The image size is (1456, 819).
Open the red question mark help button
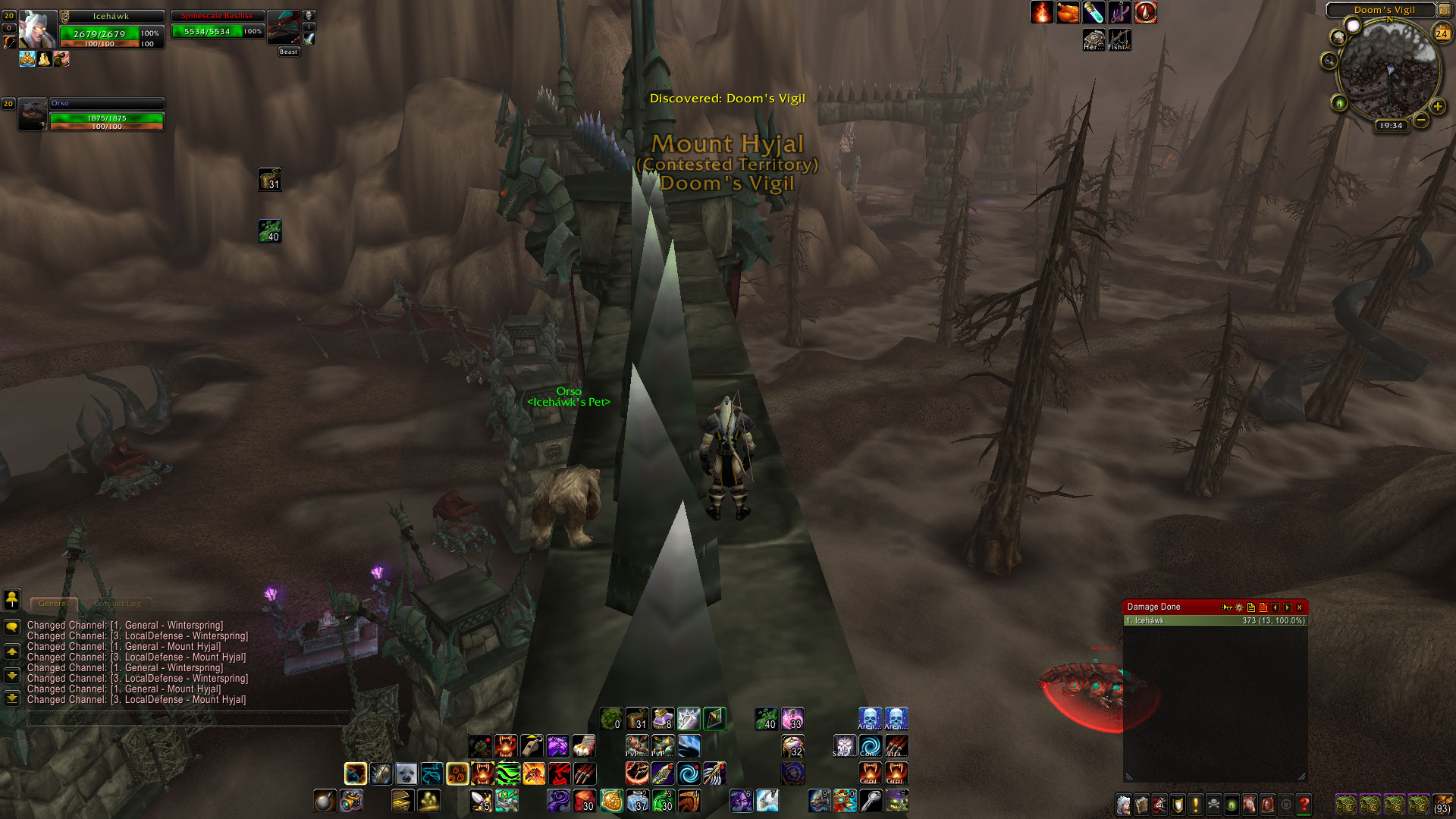coord(1304,804)
